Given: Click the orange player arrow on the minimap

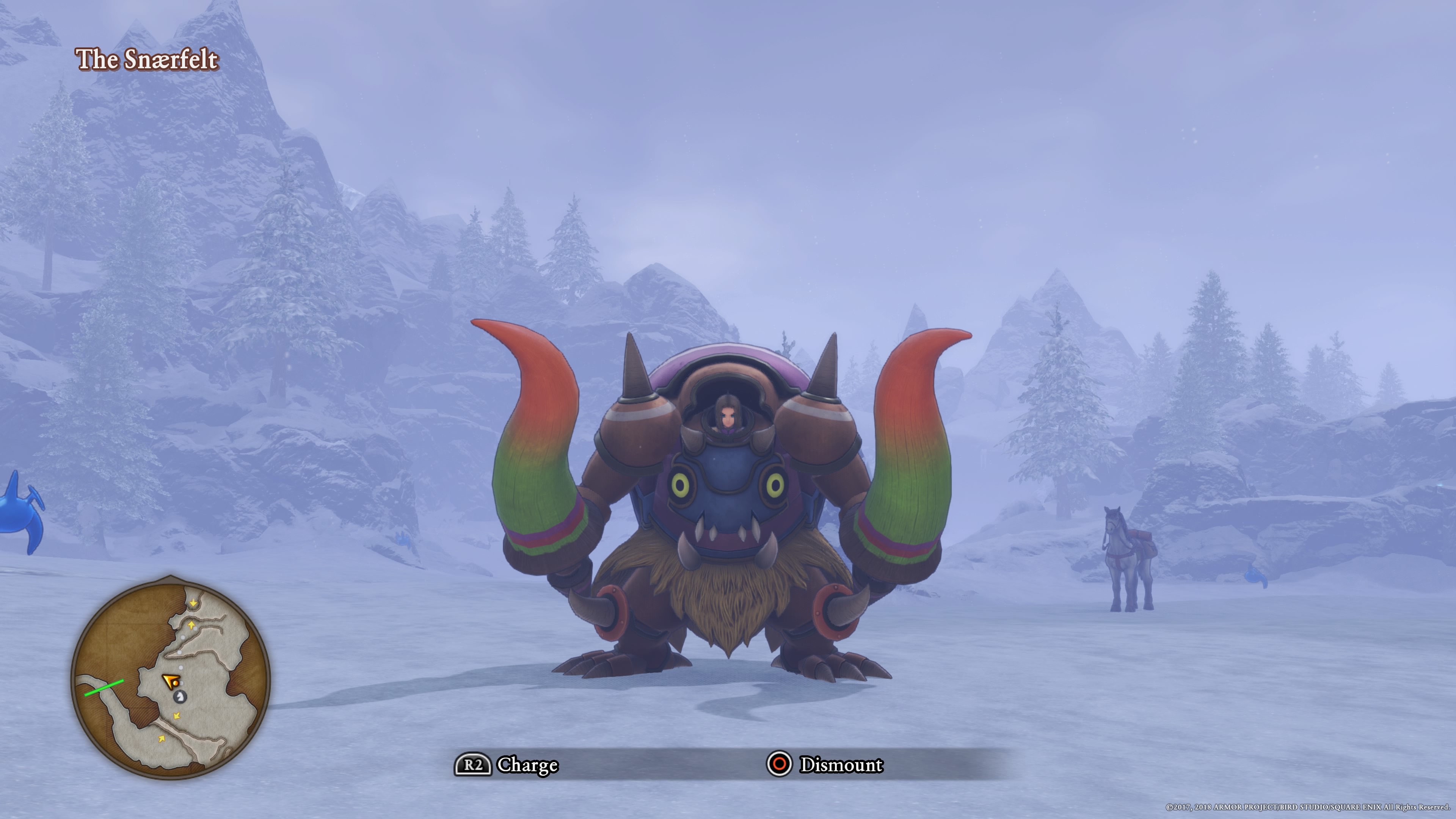Looking at the screenshot, I should [170, 681].
